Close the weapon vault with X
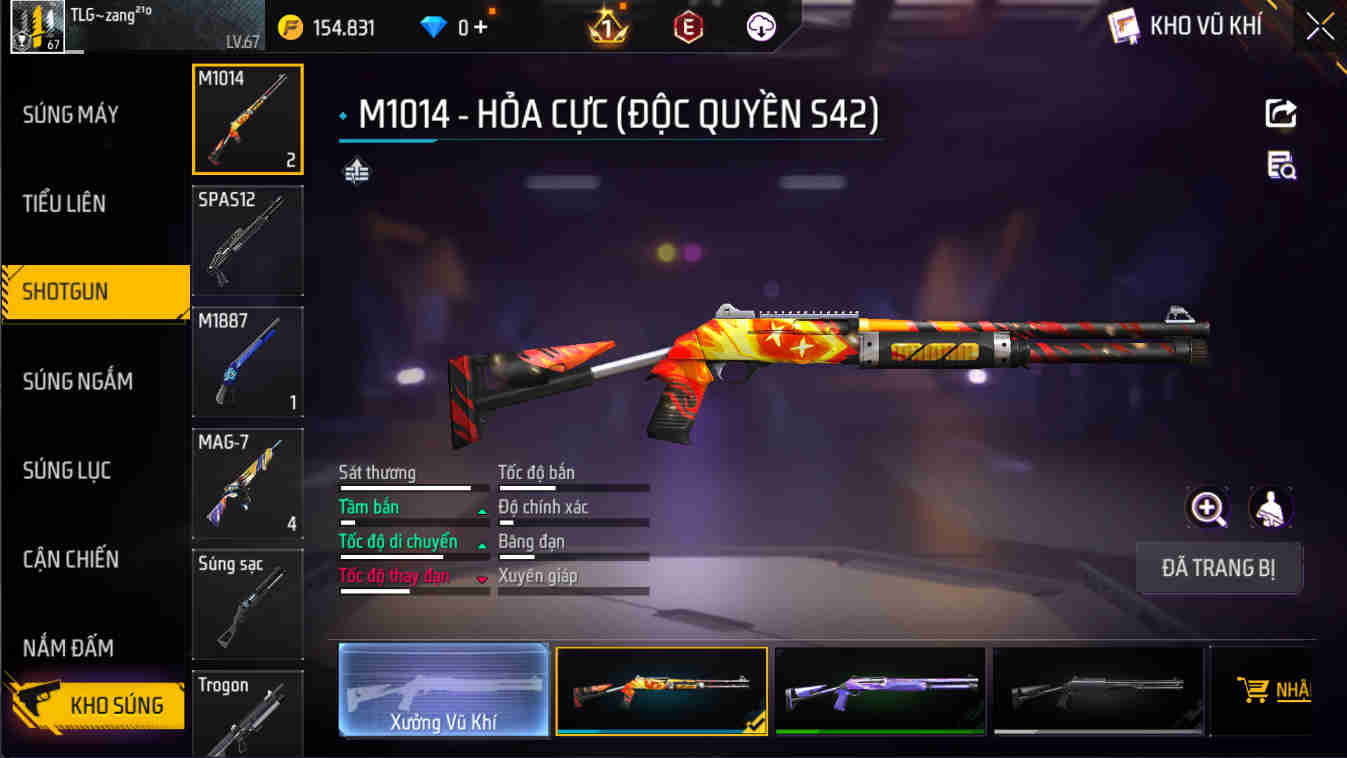Image resolution: width=1347 pixels, height=758 pixels. click(1320, 27)
